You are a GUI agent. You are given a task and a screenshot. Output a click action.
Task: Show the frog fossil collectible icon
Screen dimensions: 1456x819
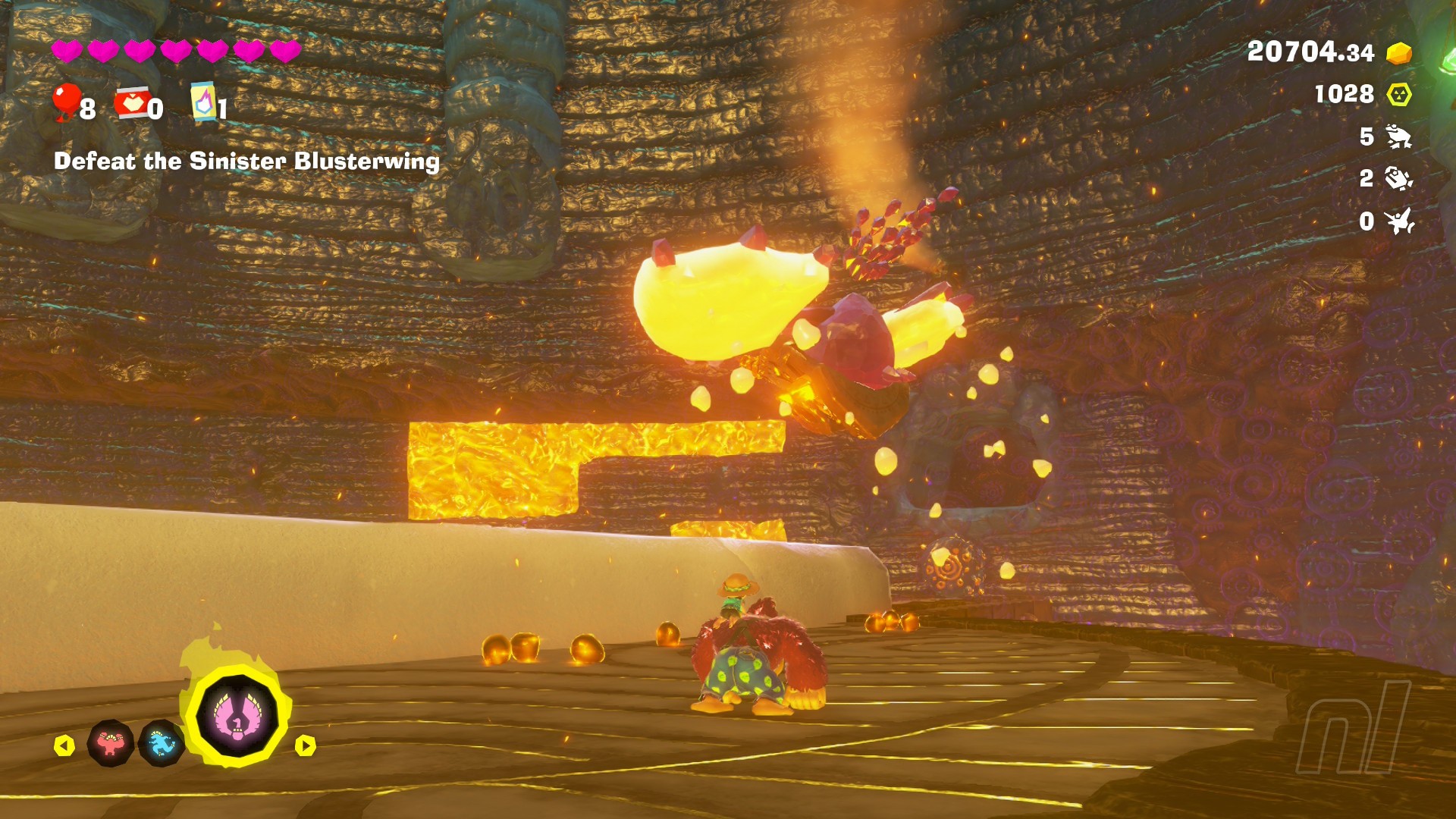click(x=1398, y=136)
